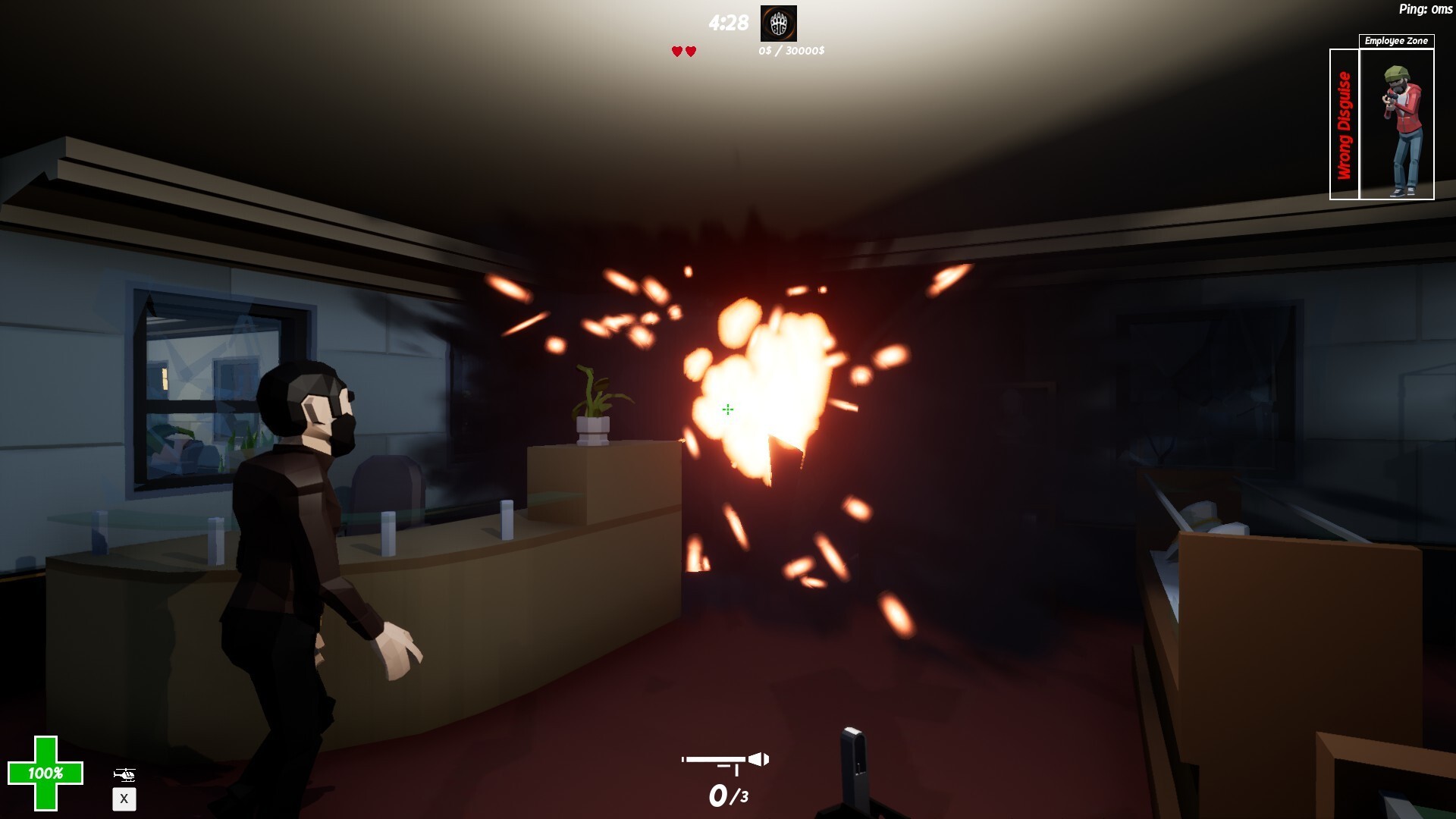
Task: Click the masked robber character portrait
Action: [1401, 125]
